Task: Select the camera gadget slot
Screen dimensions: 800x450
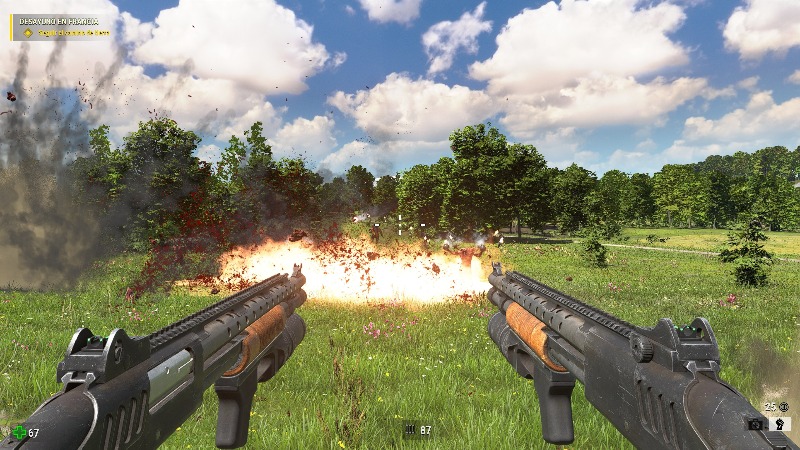Action: click(x=757, y=424)
